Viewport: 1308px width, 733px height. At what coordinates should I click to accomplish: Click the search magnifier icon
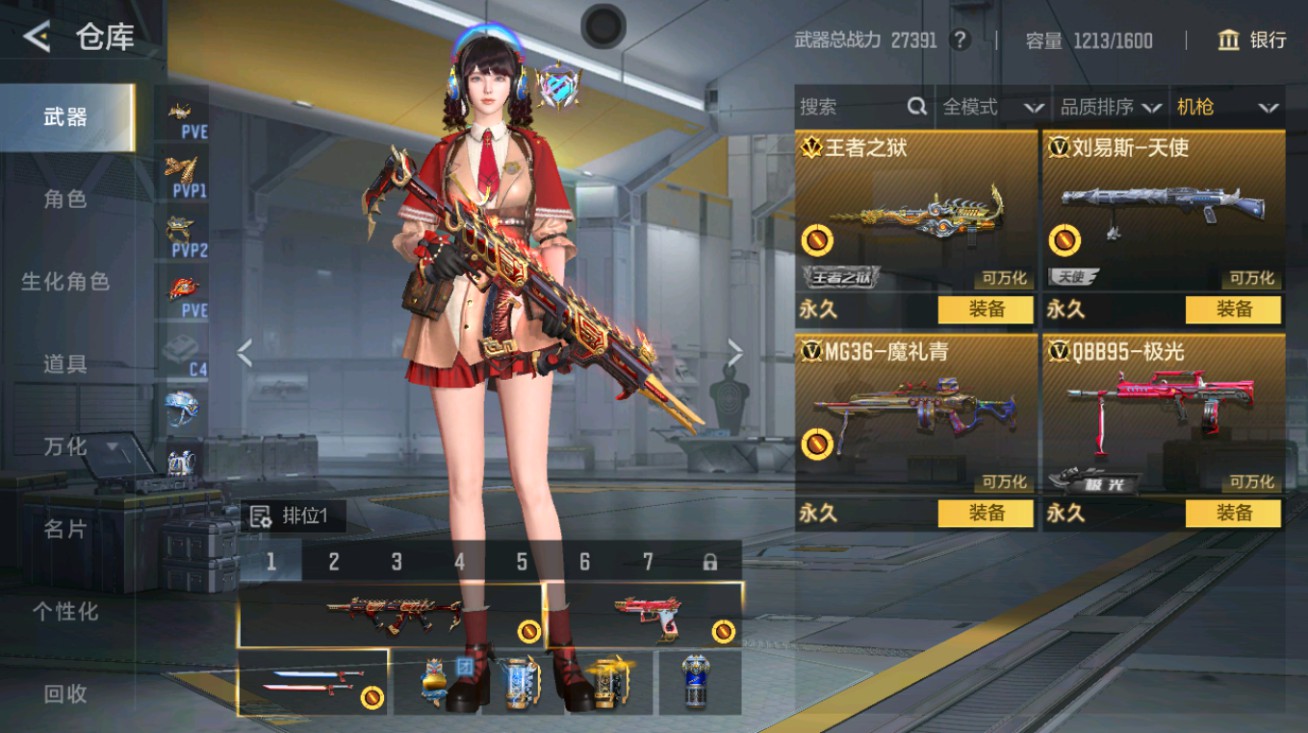(x=915, y=107)
